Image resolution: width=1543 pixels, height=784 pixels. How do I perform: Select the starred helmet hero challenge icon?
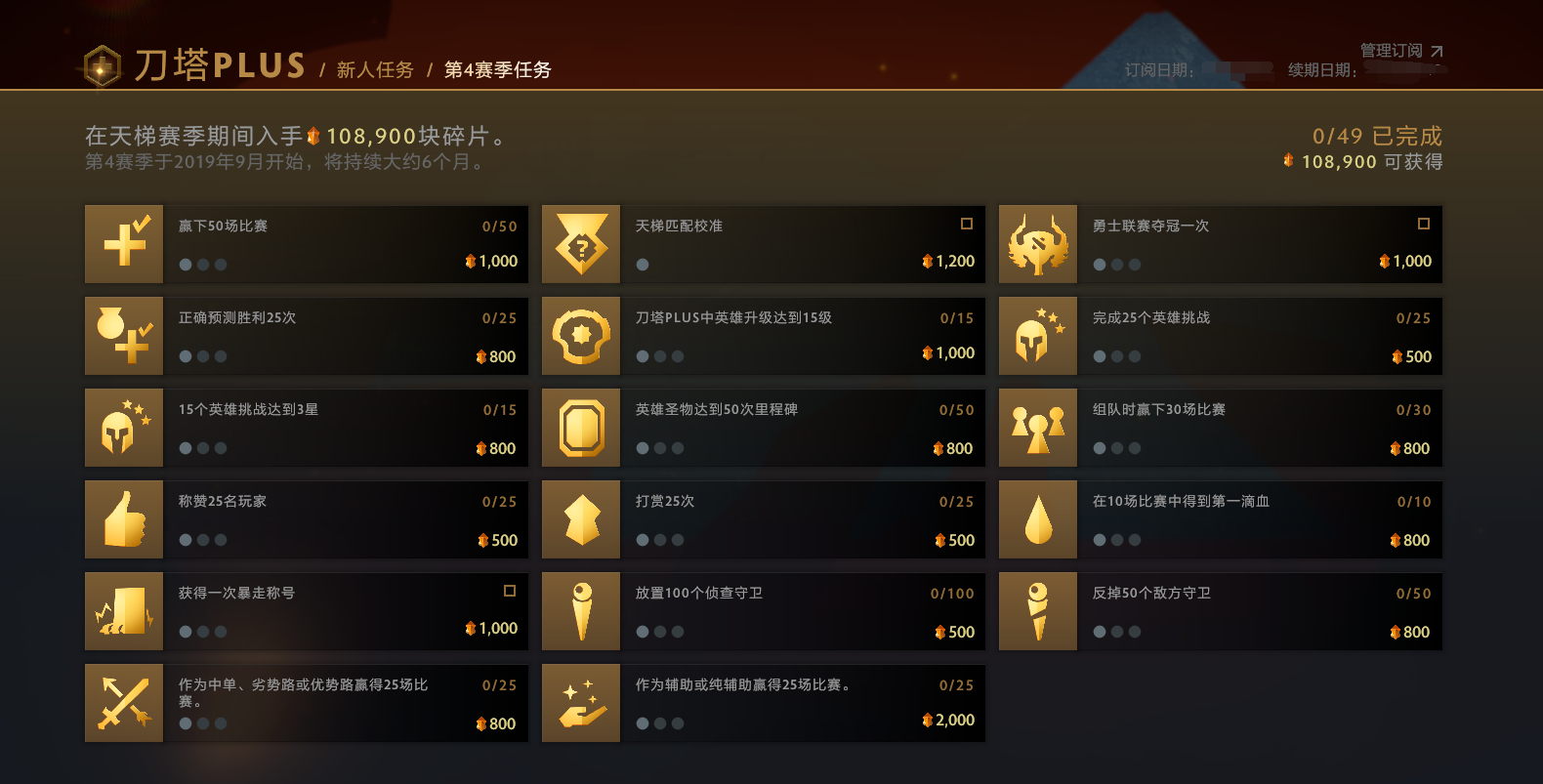tap(1038, 336)
